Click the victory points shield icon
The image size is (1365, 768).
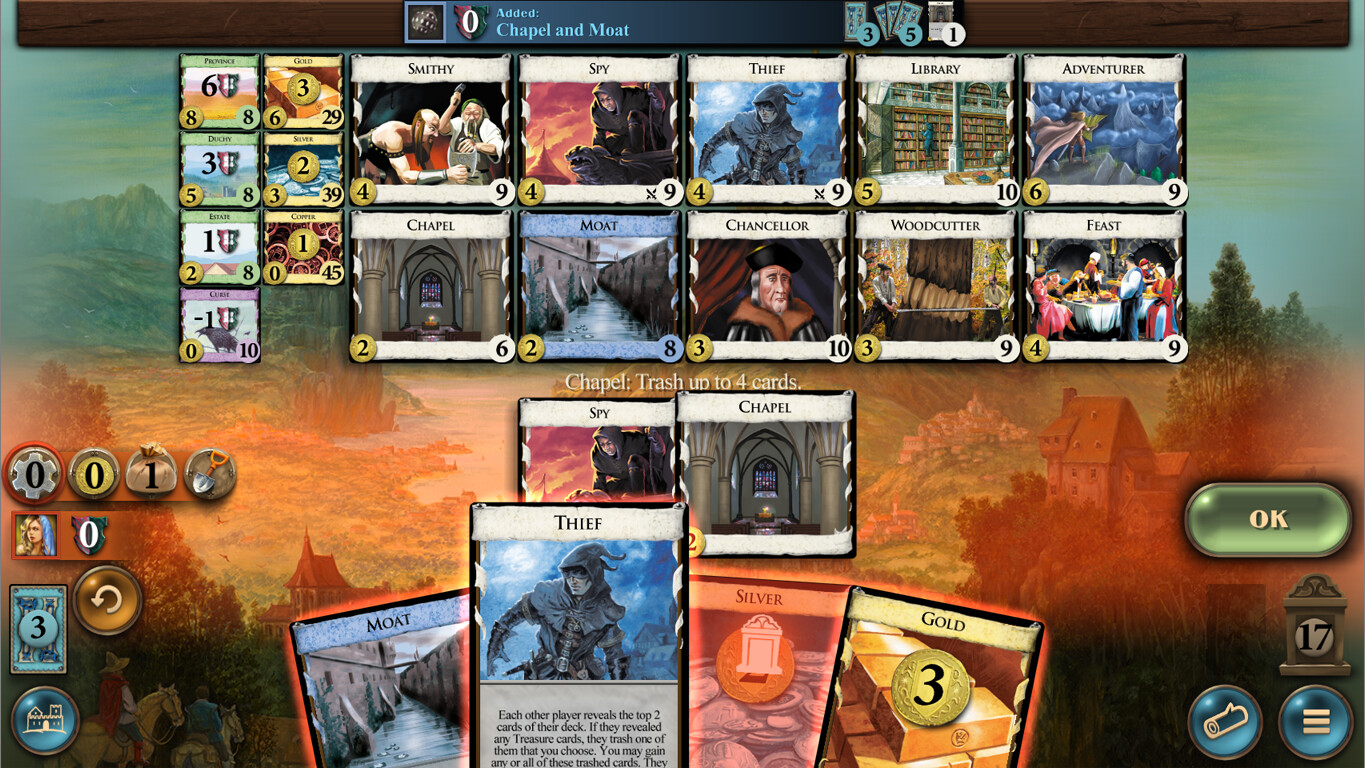pos(89,537)
